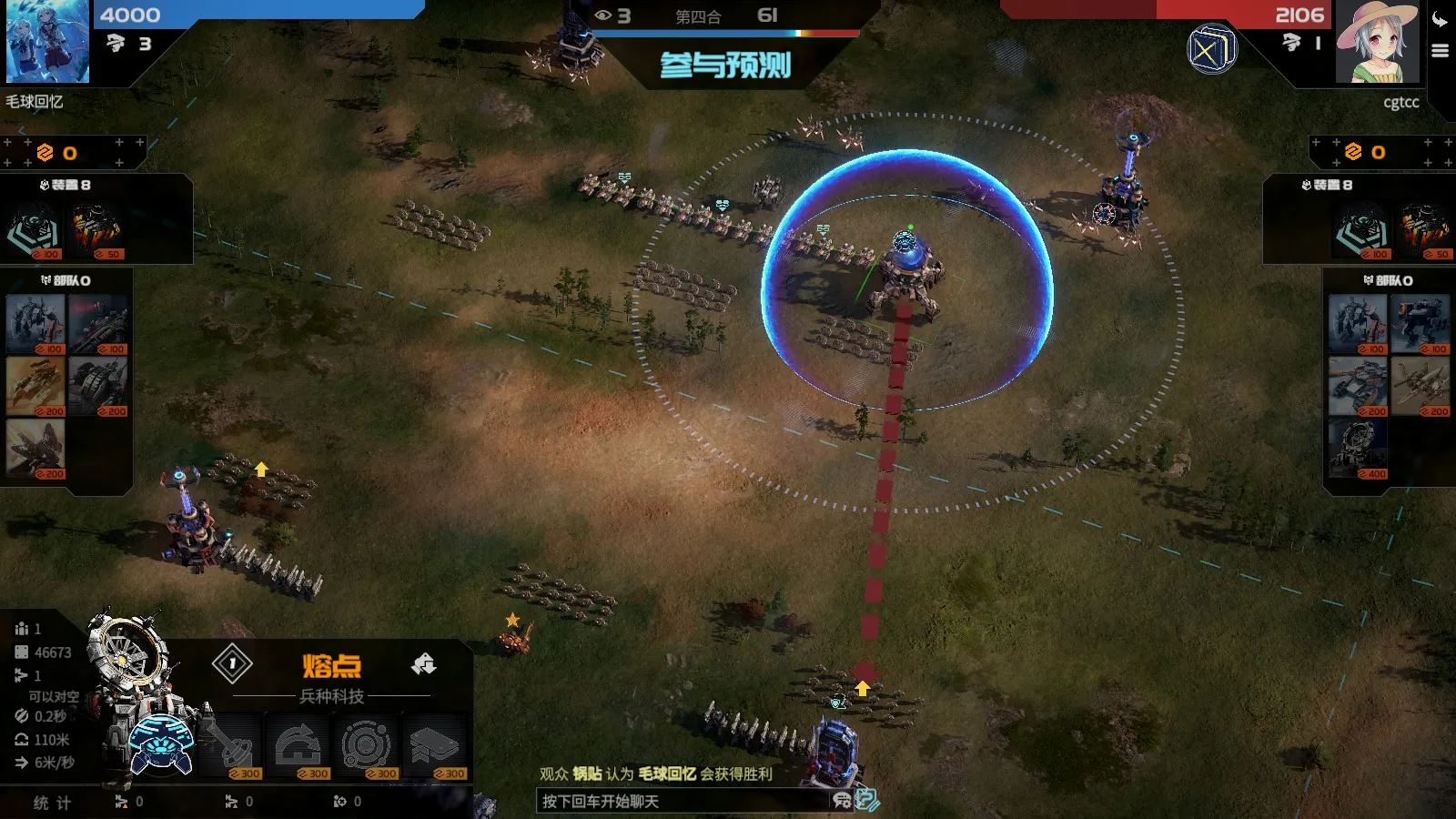The height and width of the screenshot is (819, 1456).
Task: Open the hamburger menu
Action: (1440, 51)
